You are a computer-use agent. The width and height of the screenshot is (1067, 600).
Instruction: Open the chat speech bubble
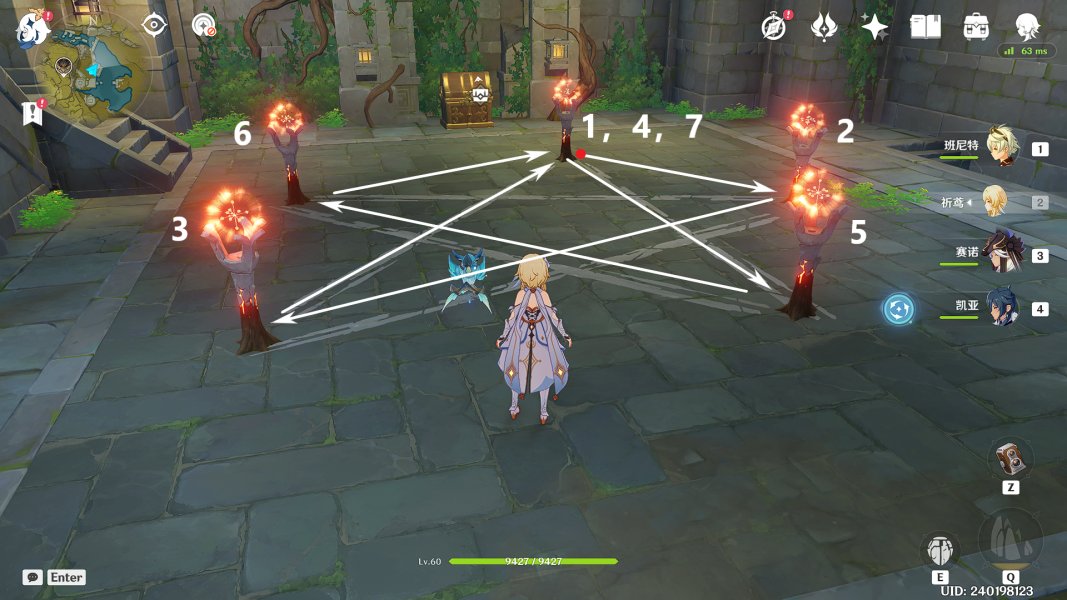click(x=33, y=577)
